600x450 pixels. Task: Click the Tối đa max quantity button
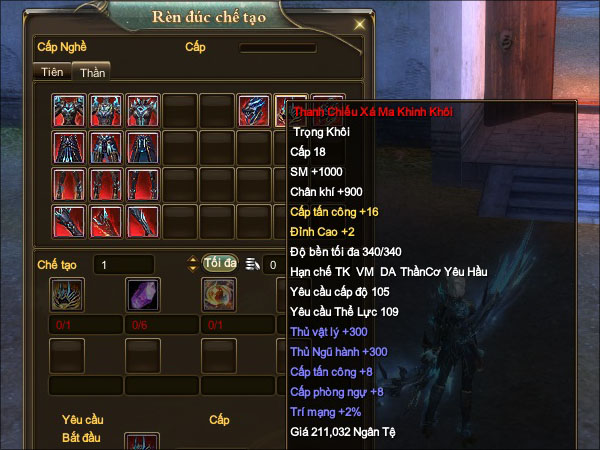pyautogui.click(x=219, y=263)
